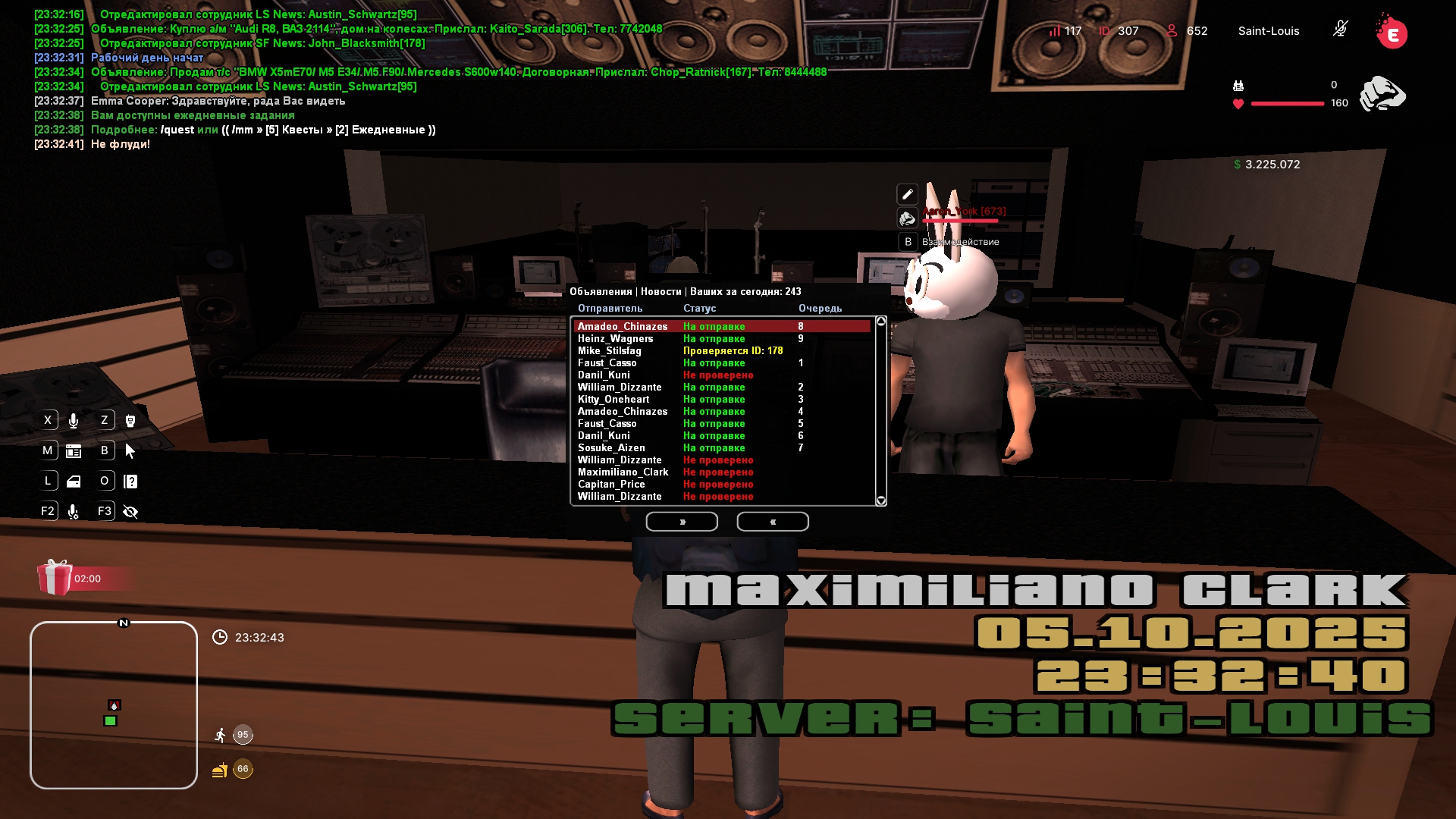Click the red server logo badge

tap(1392, 33)
